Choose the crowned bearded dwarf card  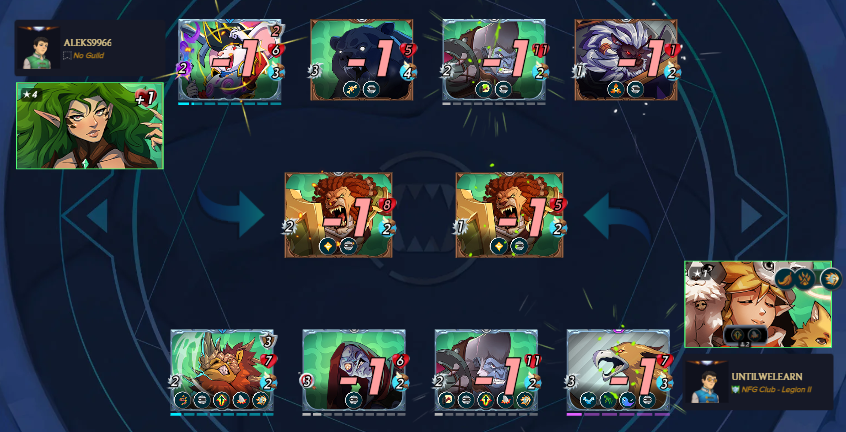[x=222, y=370]
